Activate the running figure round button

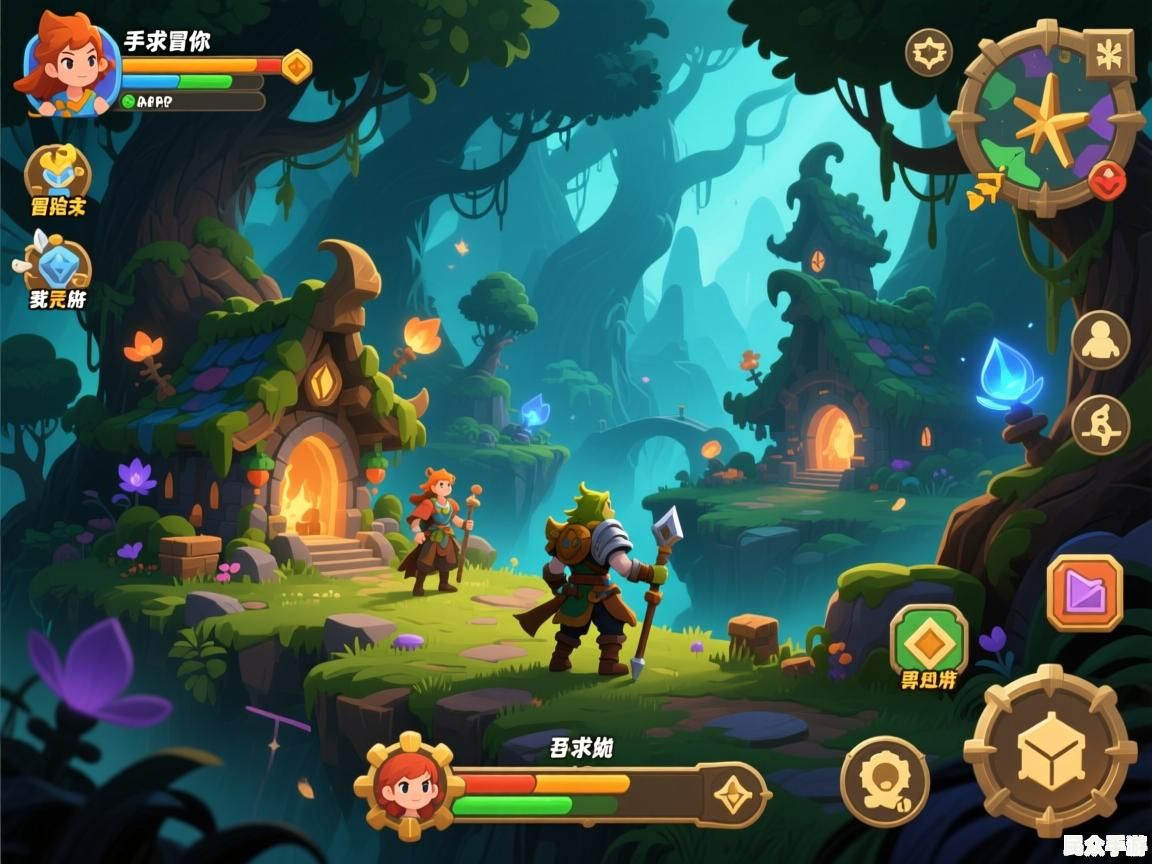[1100, 424]
